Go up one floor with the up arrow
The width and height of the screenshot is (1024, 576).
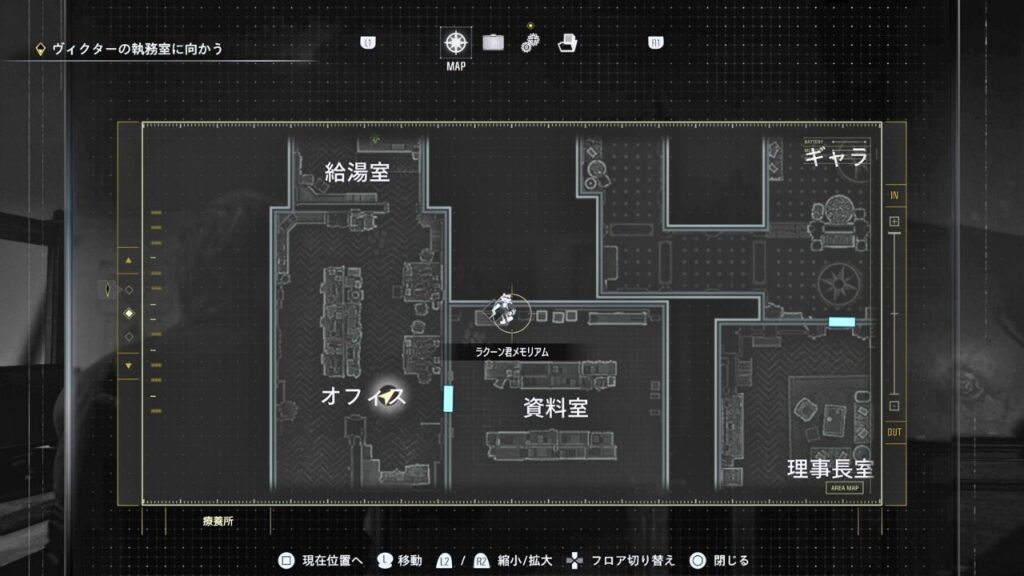click(x=128, y=262)
